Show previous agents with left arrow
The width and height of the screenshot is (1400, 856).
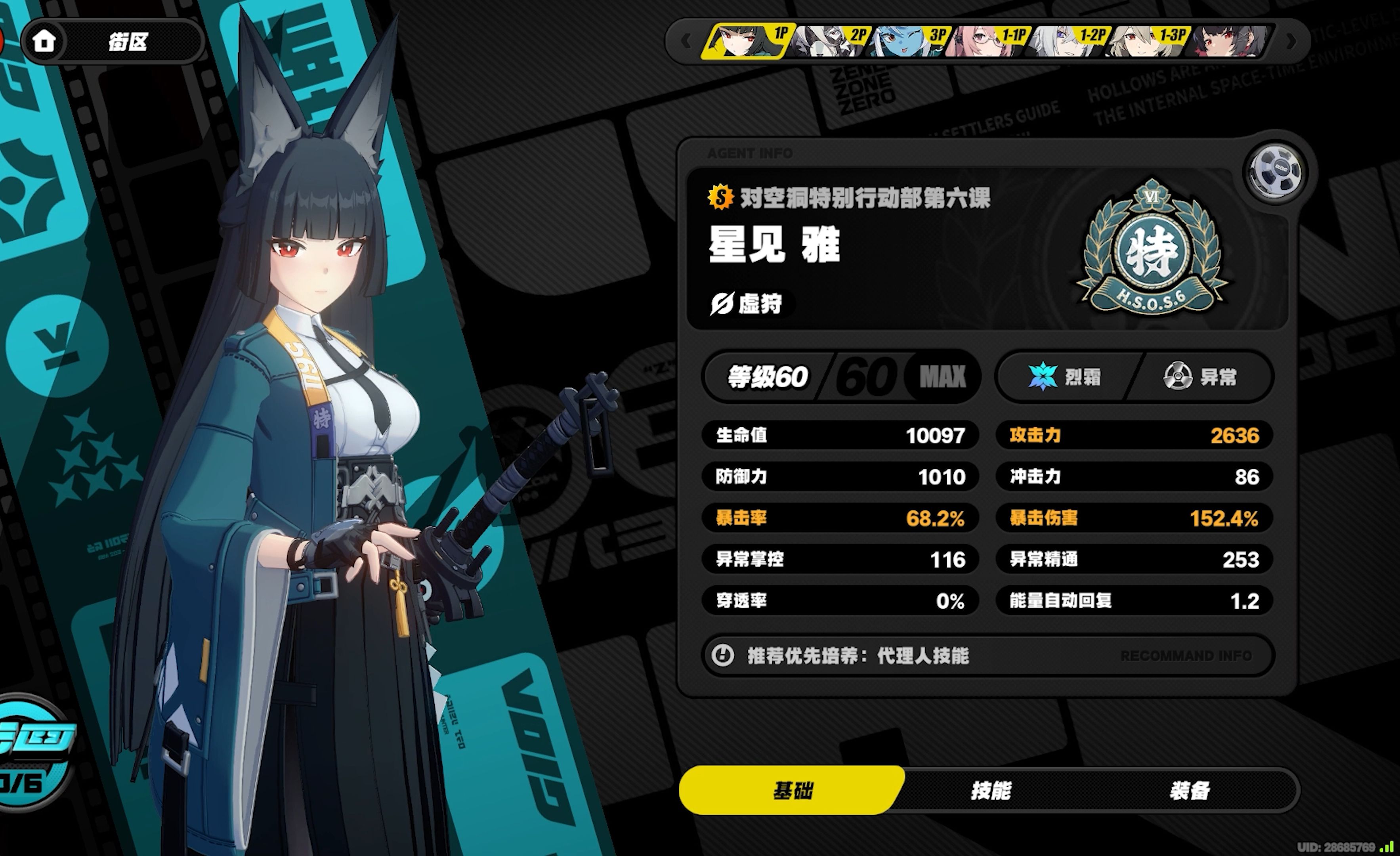[686, 41]
